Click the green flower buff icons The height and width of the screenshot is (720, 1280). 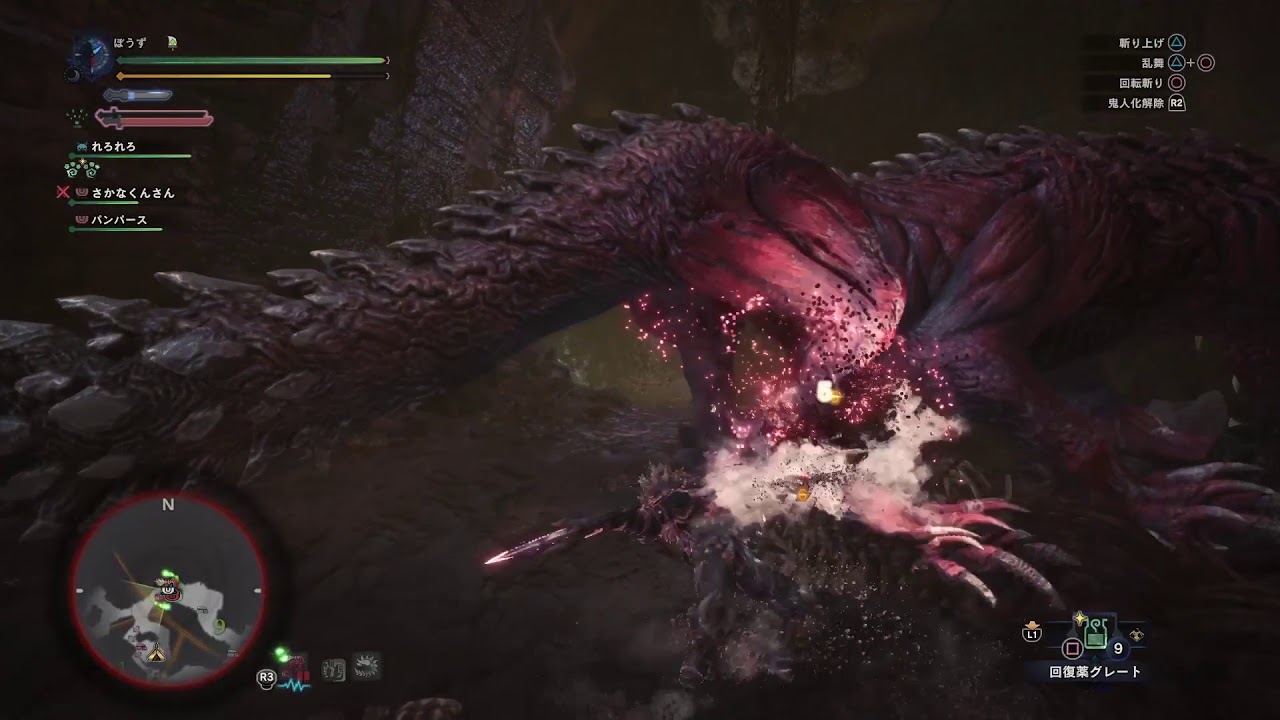click(x=82, y=167)
